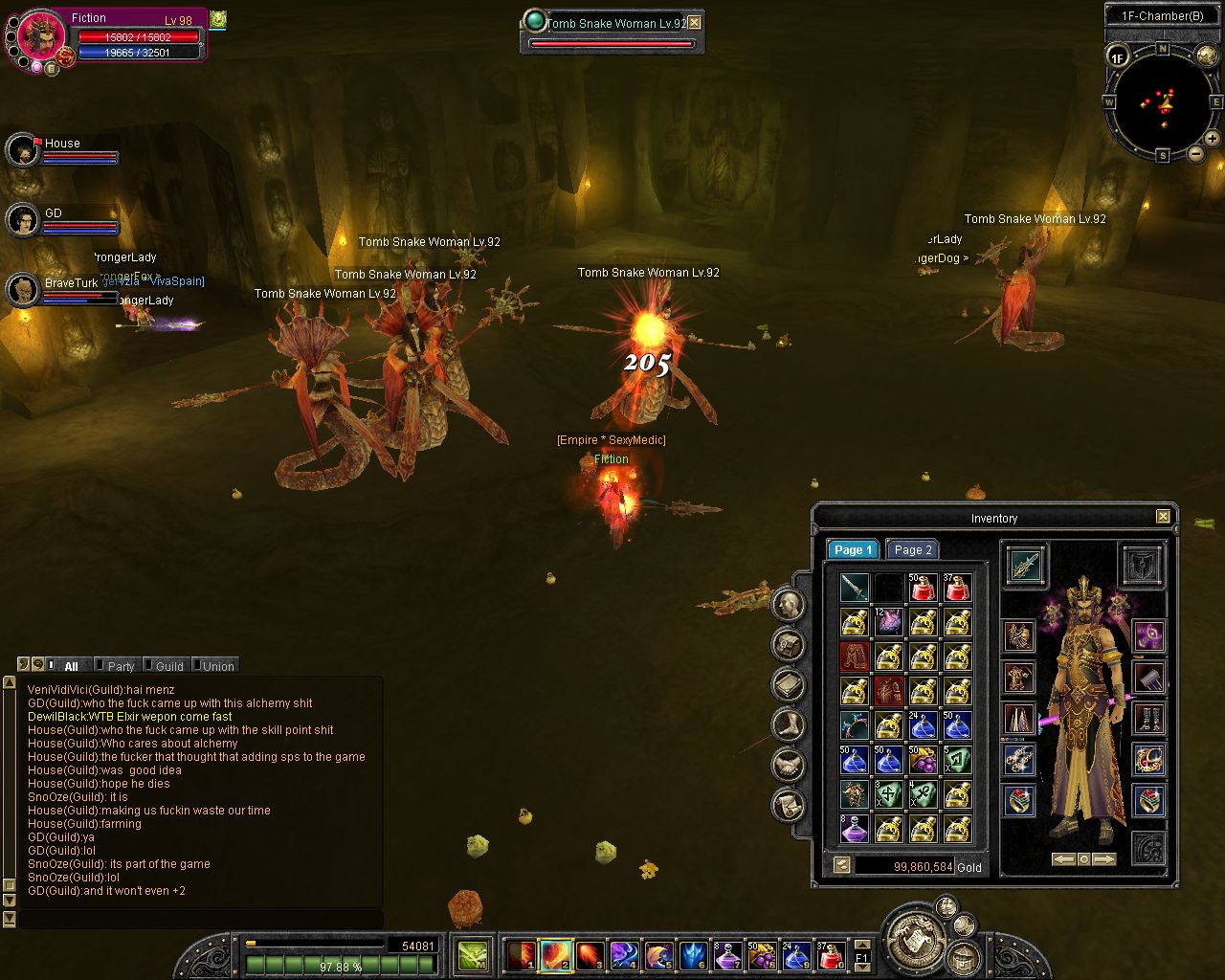1225x980 pixels.
Task: Close the Tomb Snake Woman target frame
Action: point(695,23)
